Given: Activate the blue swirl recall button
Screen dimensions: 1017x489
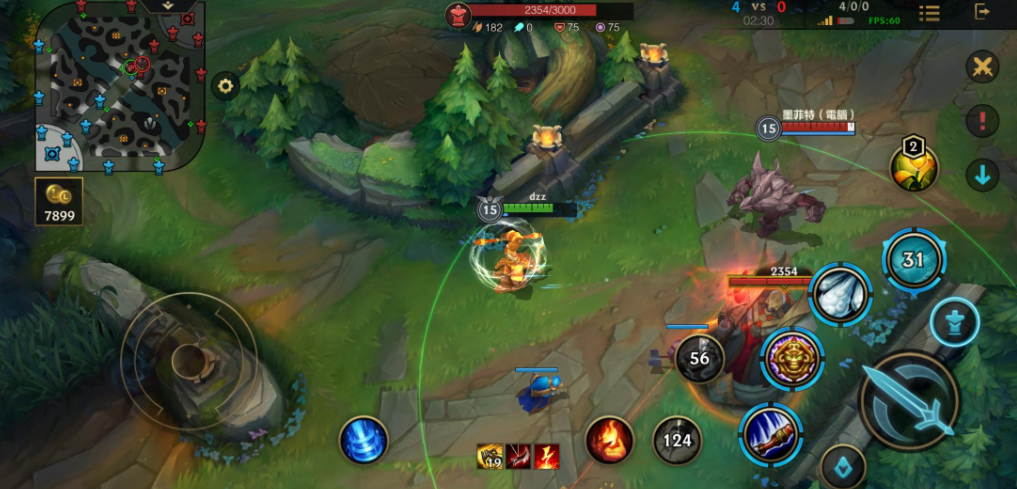Looking at the screenshot, I should tap(363, 440).
